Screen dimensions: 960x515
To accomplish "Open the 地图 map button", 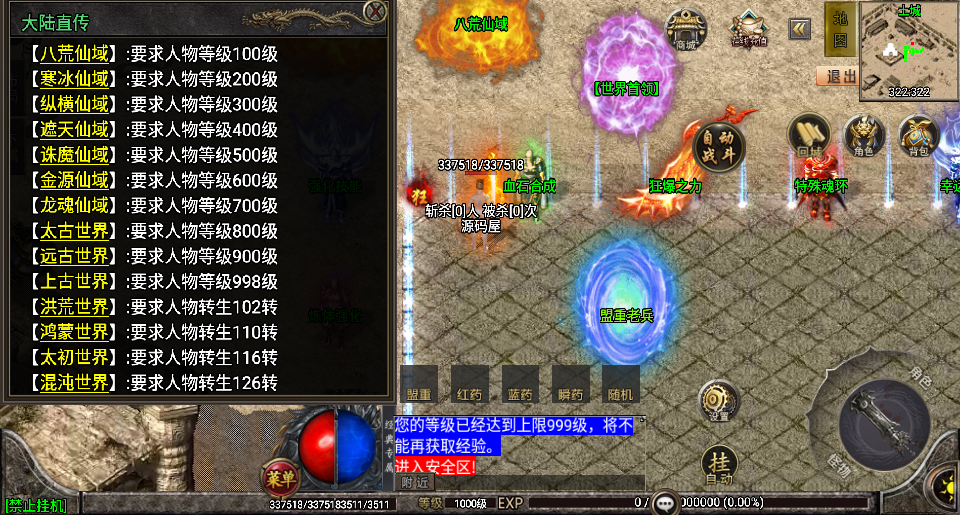I will click(840, 29).
